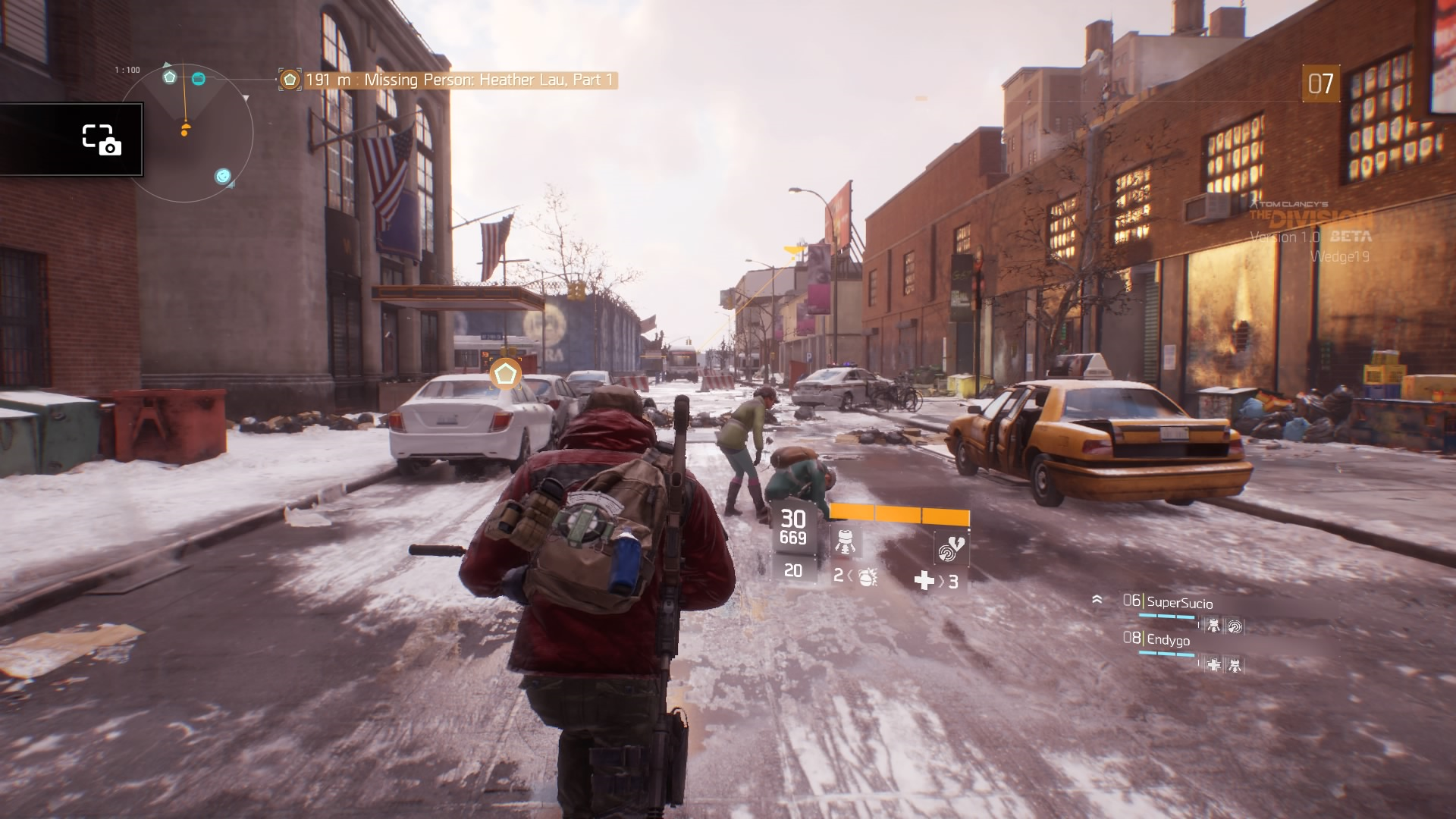Toggle the cyan loot crate icon on the minimap
Viewport: 1456px width, 819px height.
click(199, 78)
